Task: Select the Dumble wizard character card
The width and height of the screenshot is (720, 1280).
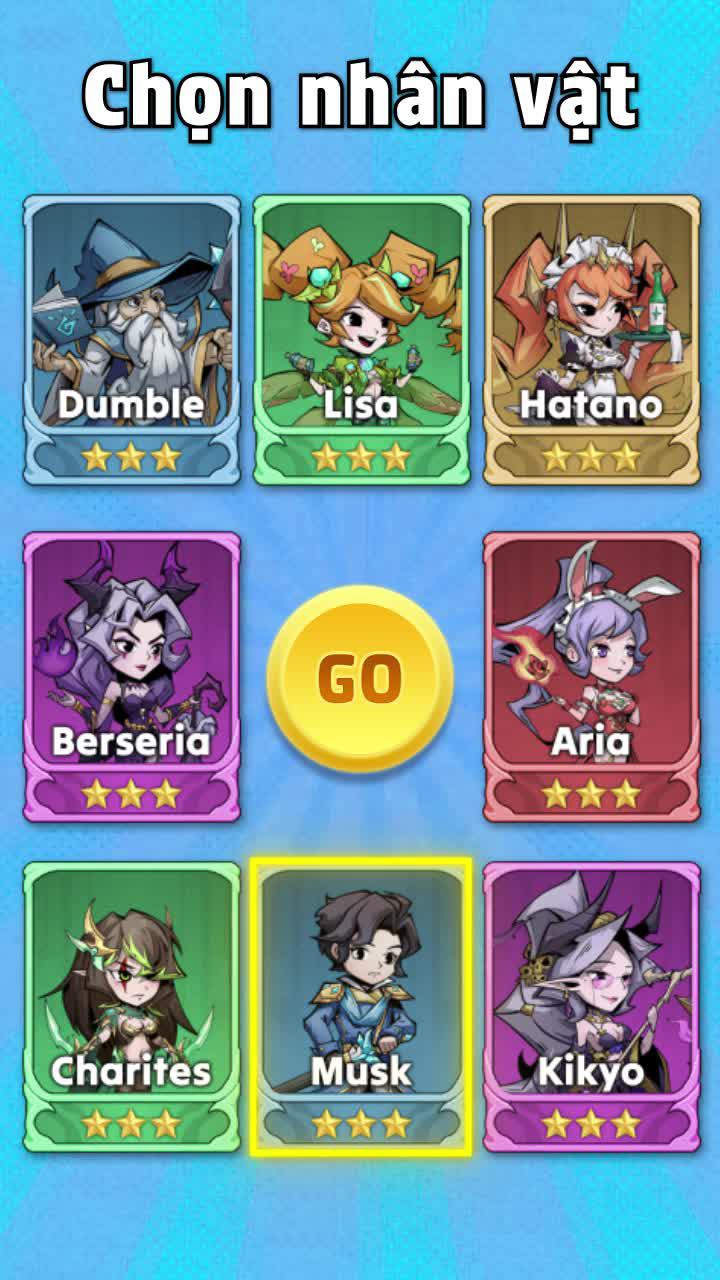Action: point(132,340)
